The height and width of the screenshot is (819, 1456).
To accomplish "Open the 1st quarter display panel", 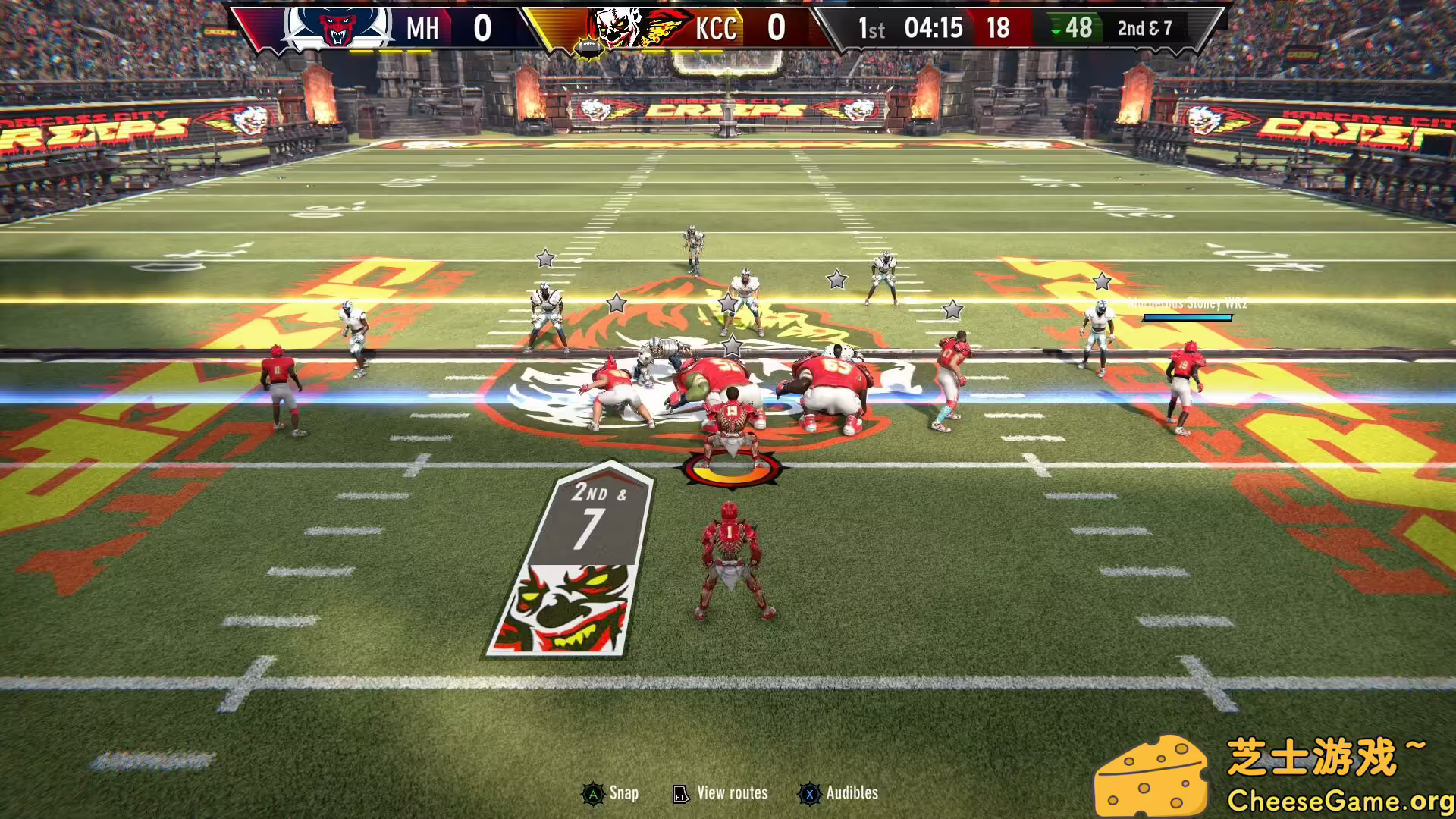I will [872, 30].
